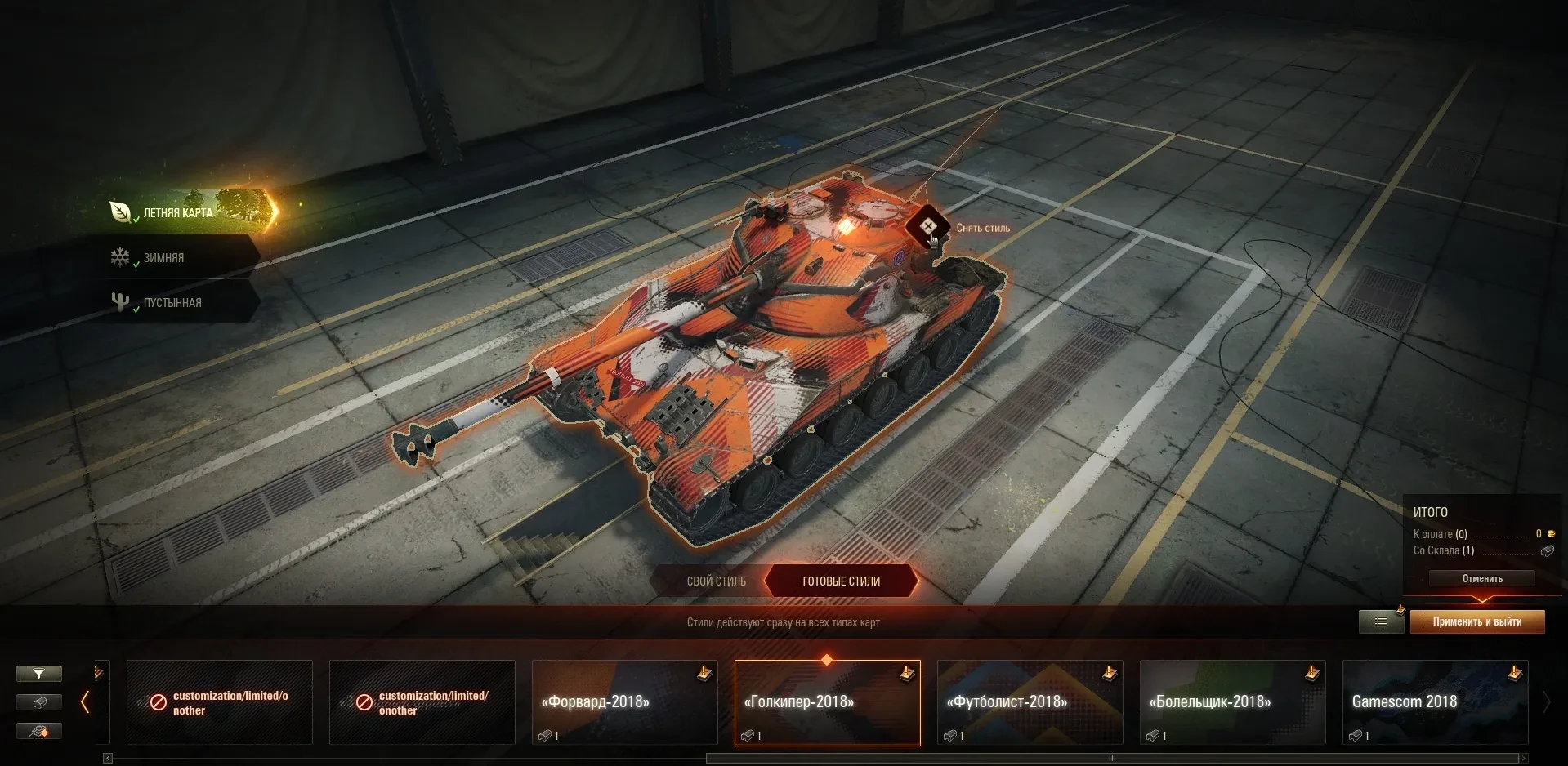
Task: Select the «Голкипер-2018» style card
Action: point(827,702)
